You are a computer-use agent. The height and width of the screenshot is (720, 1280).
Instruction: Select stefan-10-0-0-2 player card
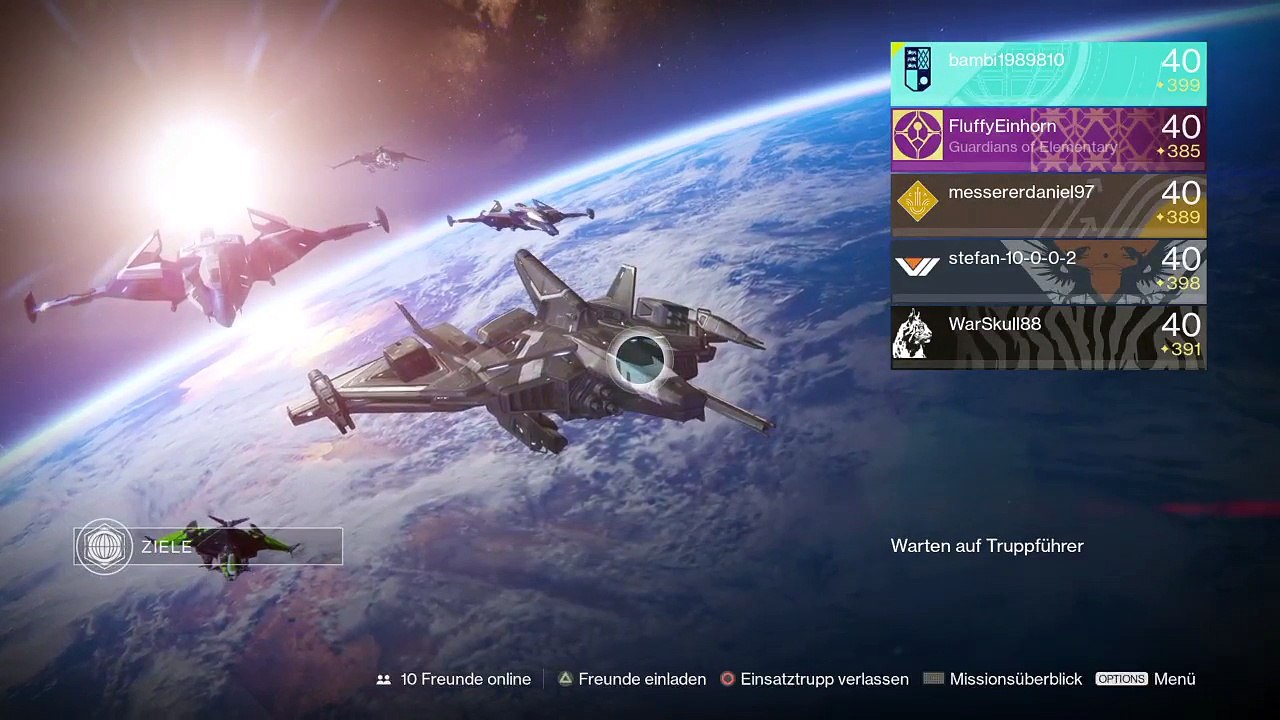[x=1048, y=271]
